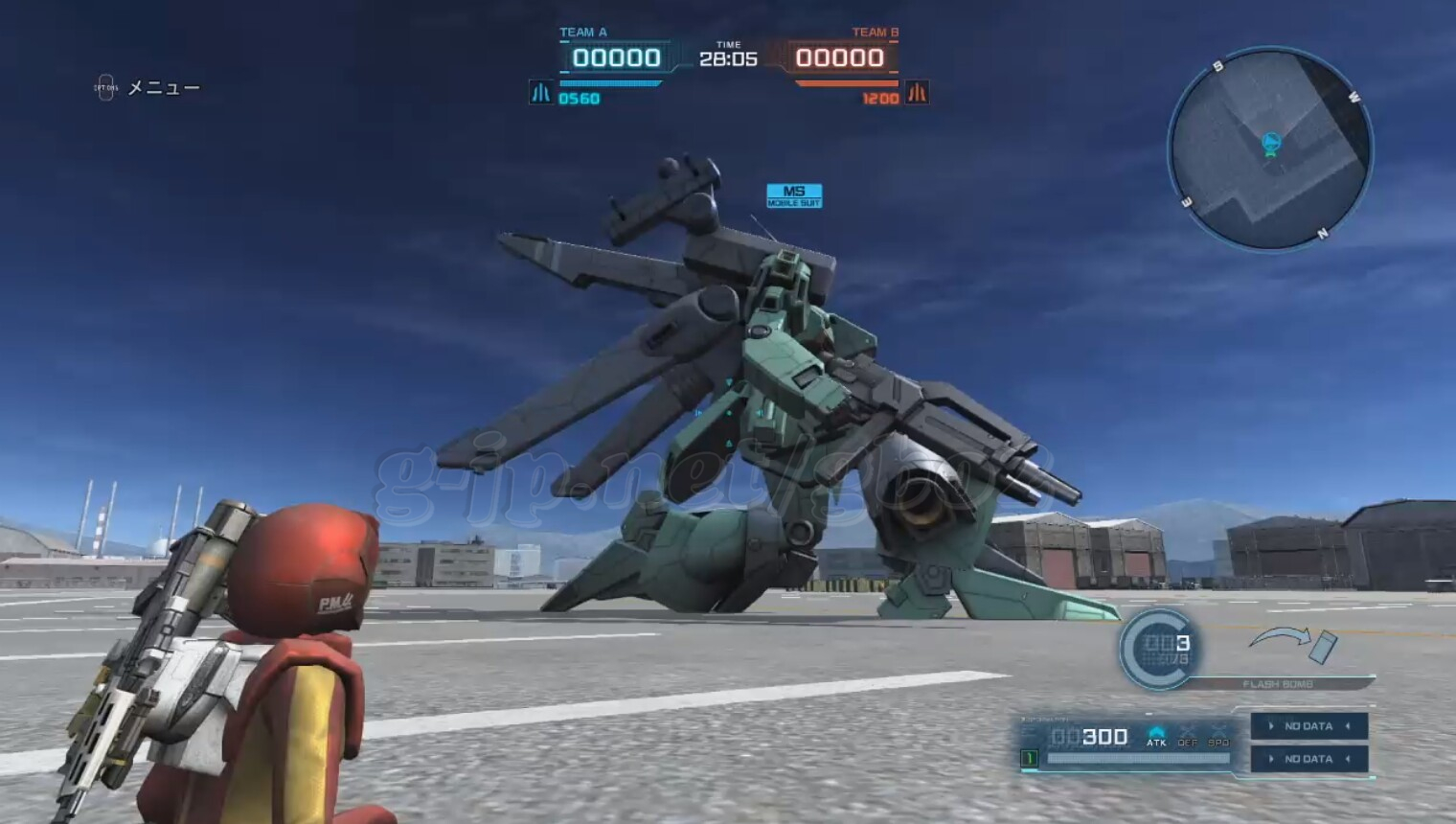This screenshot has width=1456, height=824.
Task: Click the SPD boost indicator icon
Action: coord(1218,736)
